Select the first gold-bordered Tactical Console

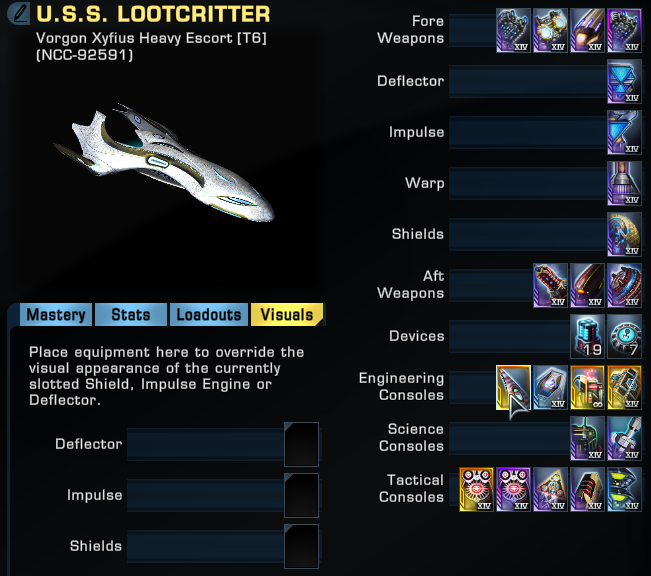click(x=476, y=489)
